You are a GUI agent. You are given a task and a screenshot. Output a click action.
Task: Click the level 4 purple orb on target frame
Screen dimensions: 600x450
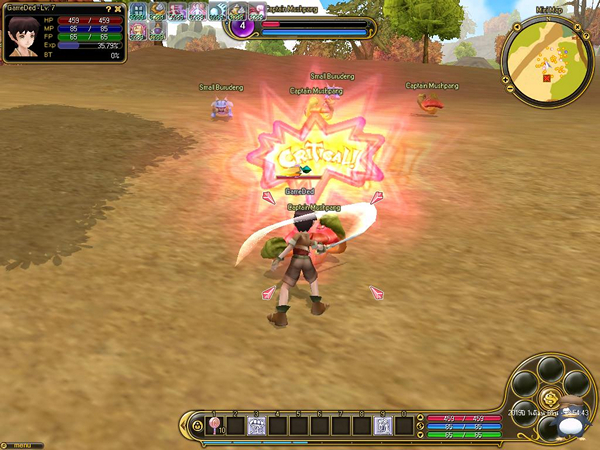coord(240,26)
